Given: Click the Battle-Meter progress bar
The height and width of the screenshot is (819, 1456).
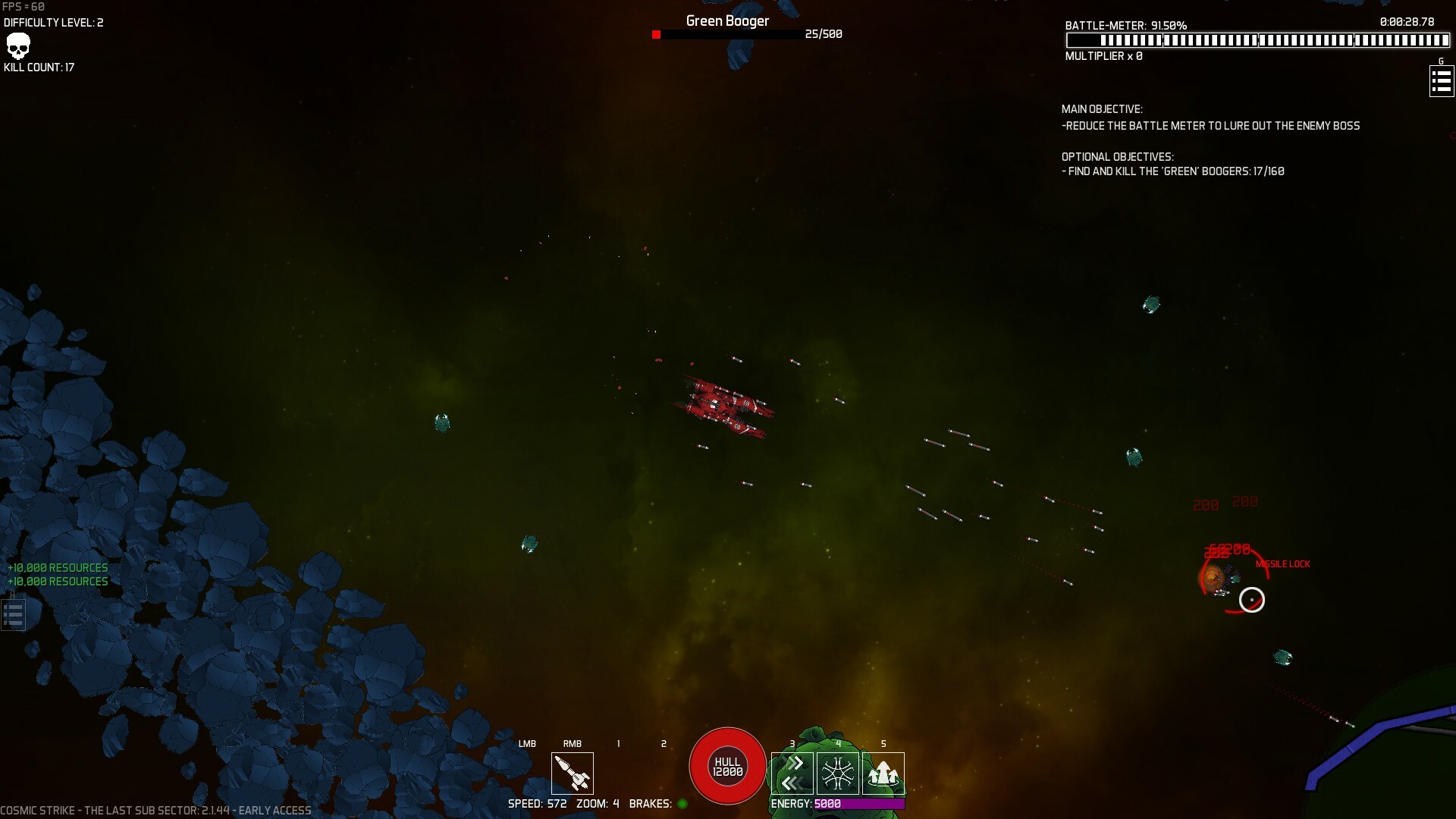Looking at the screenshot, I should (x=1259, y=40).
